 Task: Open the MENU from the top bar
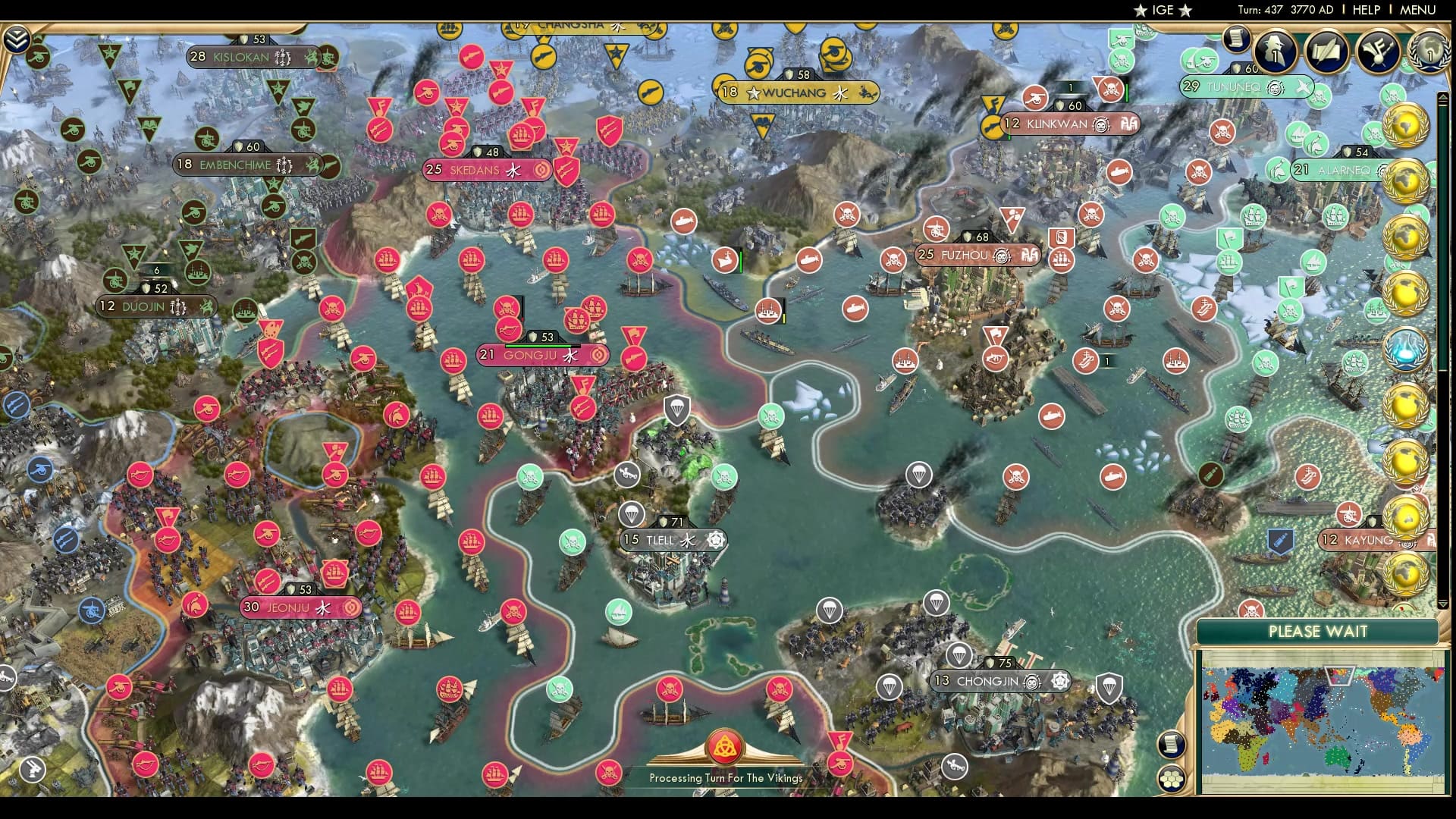pyautogui.click(x=1417, y=11)
